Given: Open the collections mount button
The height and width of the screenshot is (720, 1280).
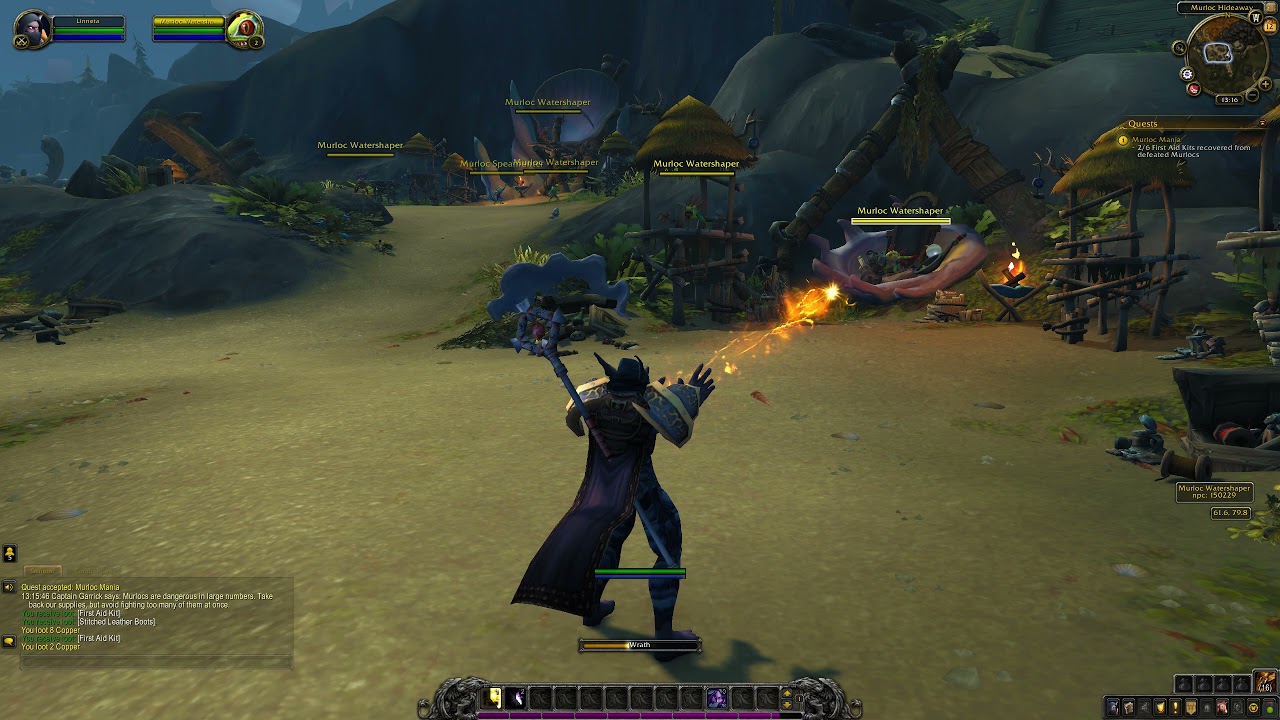Looking at the screenshot, I should [x=1222, y=707].
